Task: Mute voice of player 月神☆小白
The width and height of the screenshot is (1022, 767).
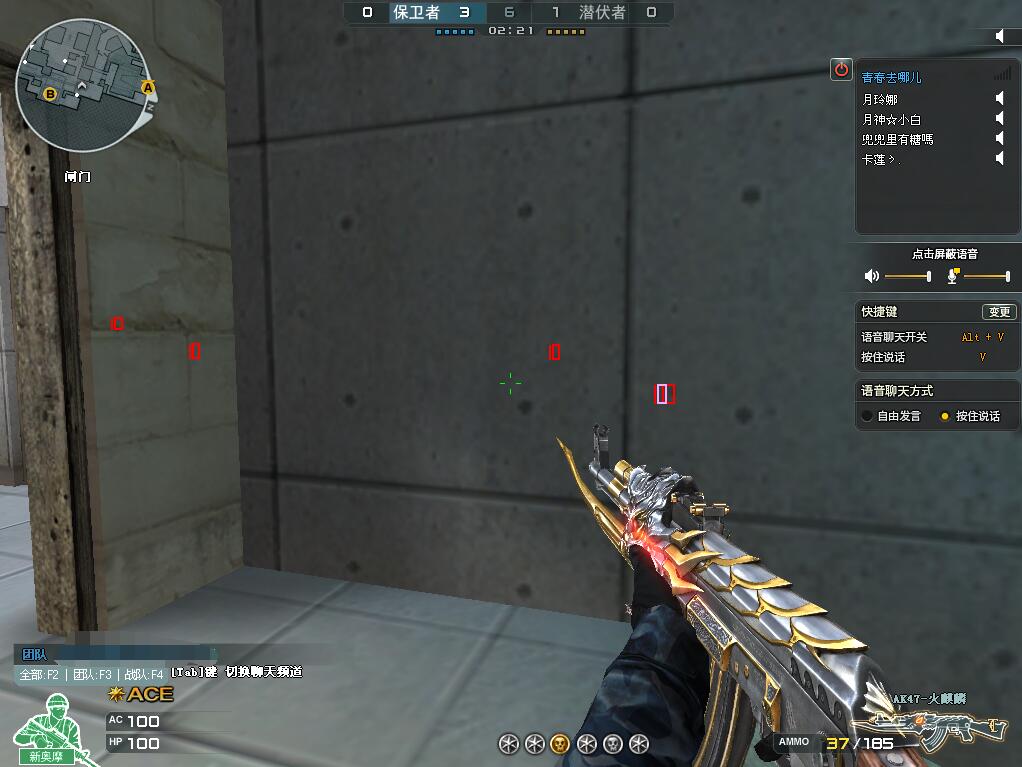Action: [999, 119]
